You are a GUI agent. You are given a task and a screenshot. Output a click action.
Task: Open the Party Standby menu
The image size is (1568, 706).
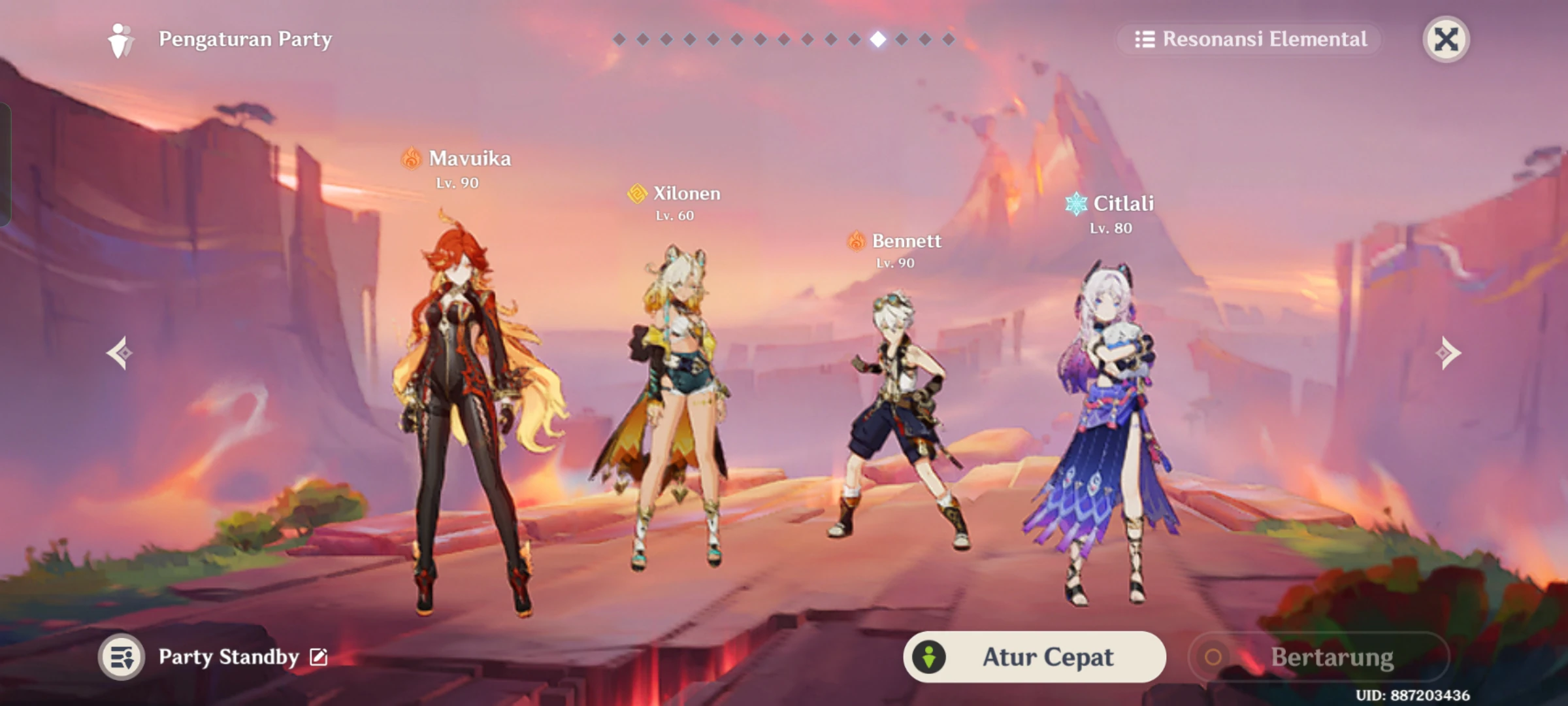coord(229,657)
